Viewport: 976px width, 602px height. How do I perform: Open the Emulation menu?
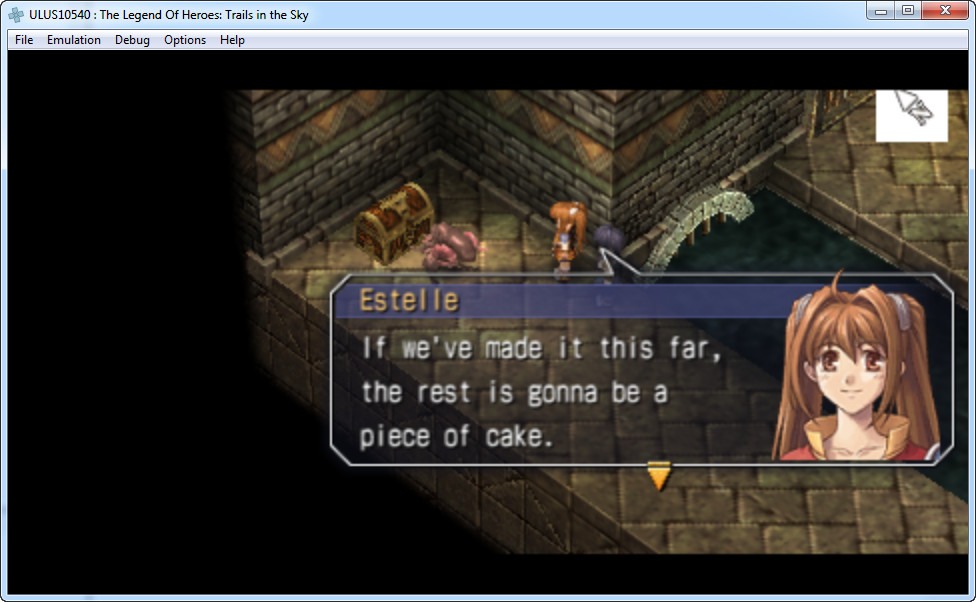click(x=74, y=40)
